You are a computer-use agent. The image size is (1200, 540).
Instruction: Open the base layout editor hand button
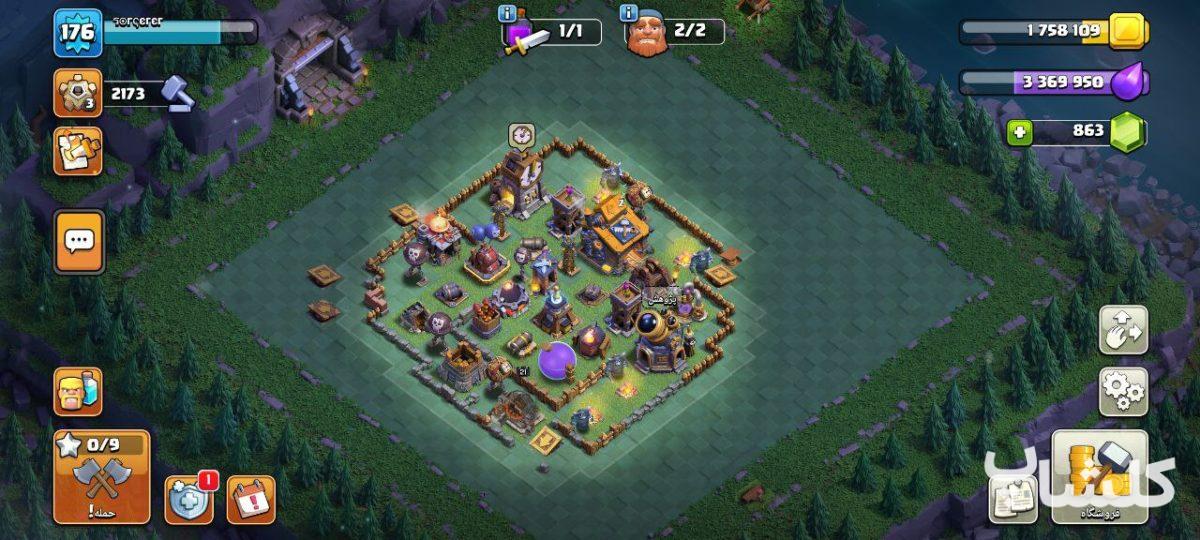(1123, 330)
